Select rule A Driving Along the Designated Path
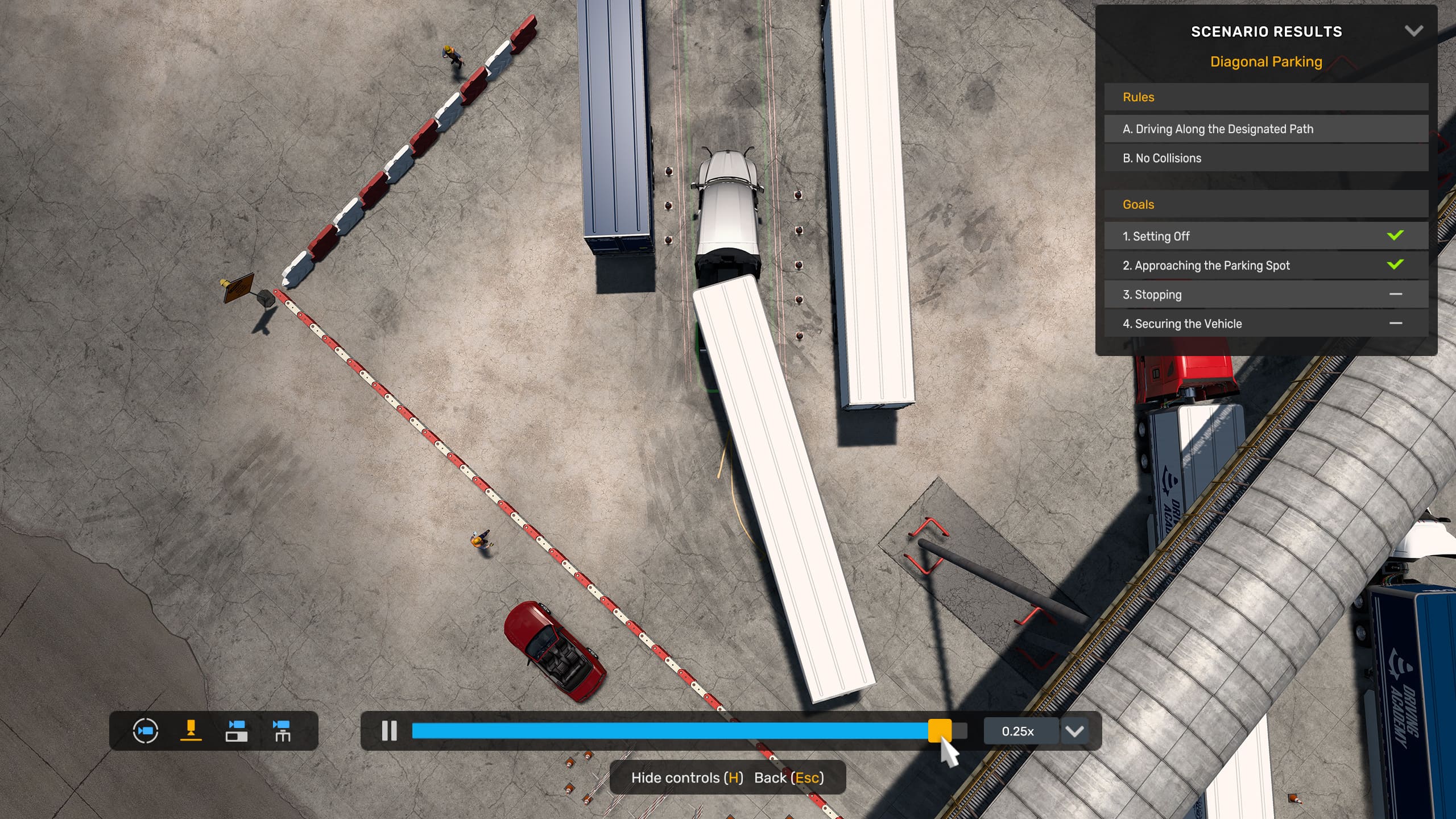The image size is (1456, 819). tap(1266, 129)
